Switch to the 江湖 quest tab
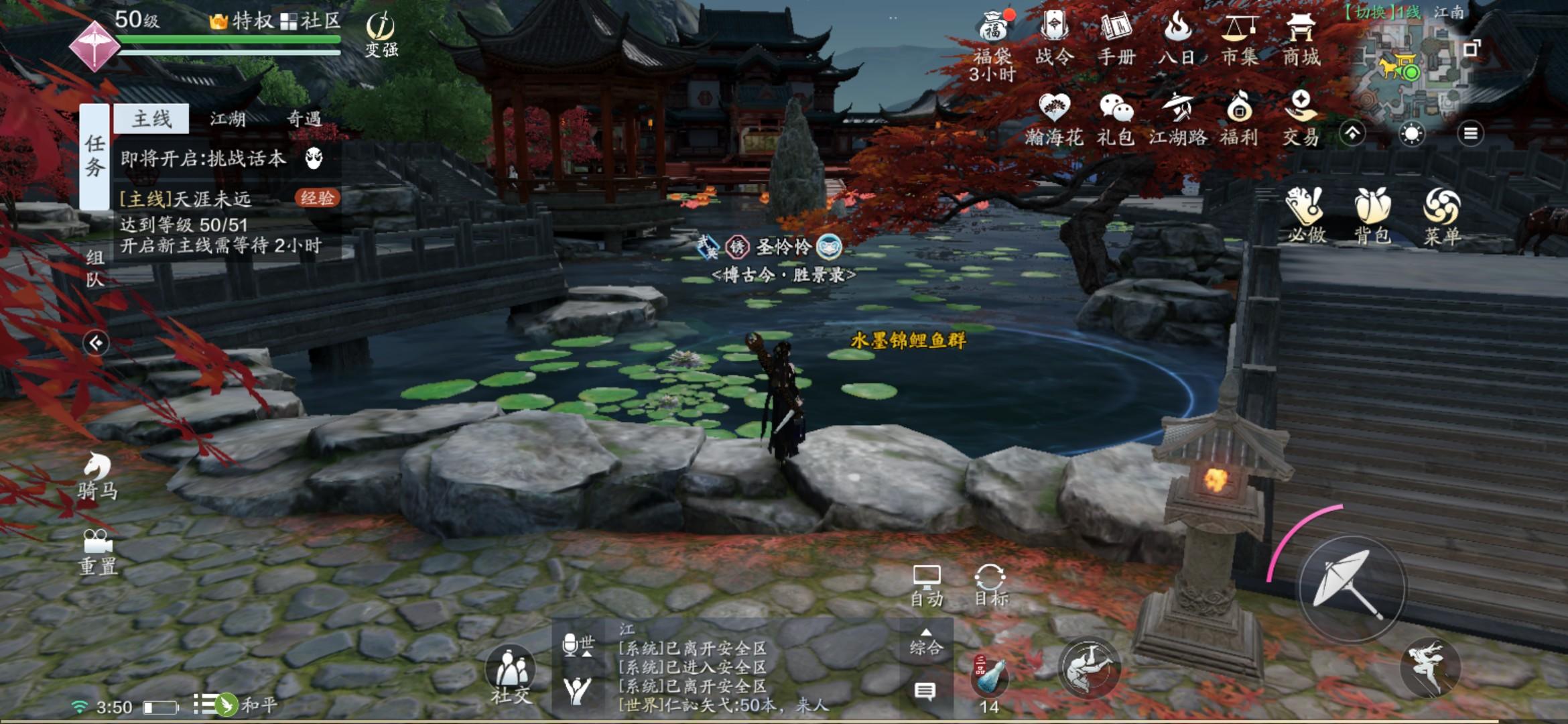The image size is (1568, 724). (x=228, y=120)
